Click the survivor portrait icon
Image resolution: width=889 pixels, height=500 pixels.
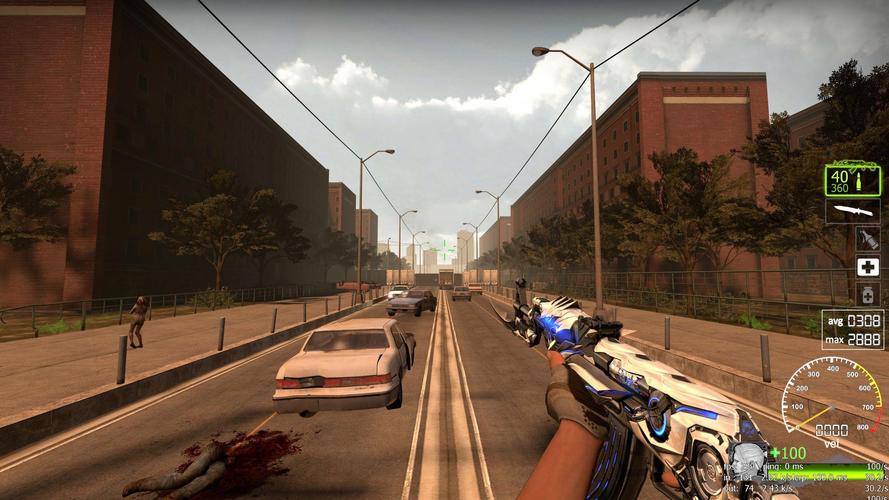[x=746, y=461]
